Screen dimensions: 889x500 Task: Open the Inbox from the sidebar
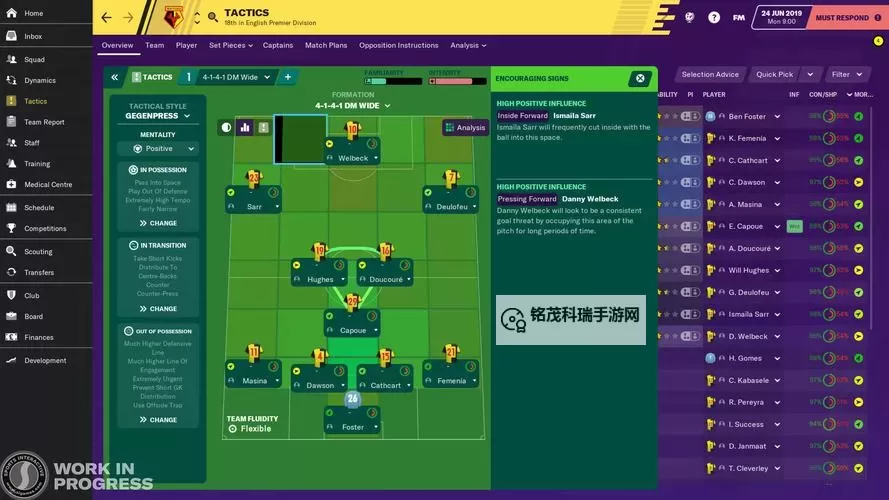(x=33, y=36)
